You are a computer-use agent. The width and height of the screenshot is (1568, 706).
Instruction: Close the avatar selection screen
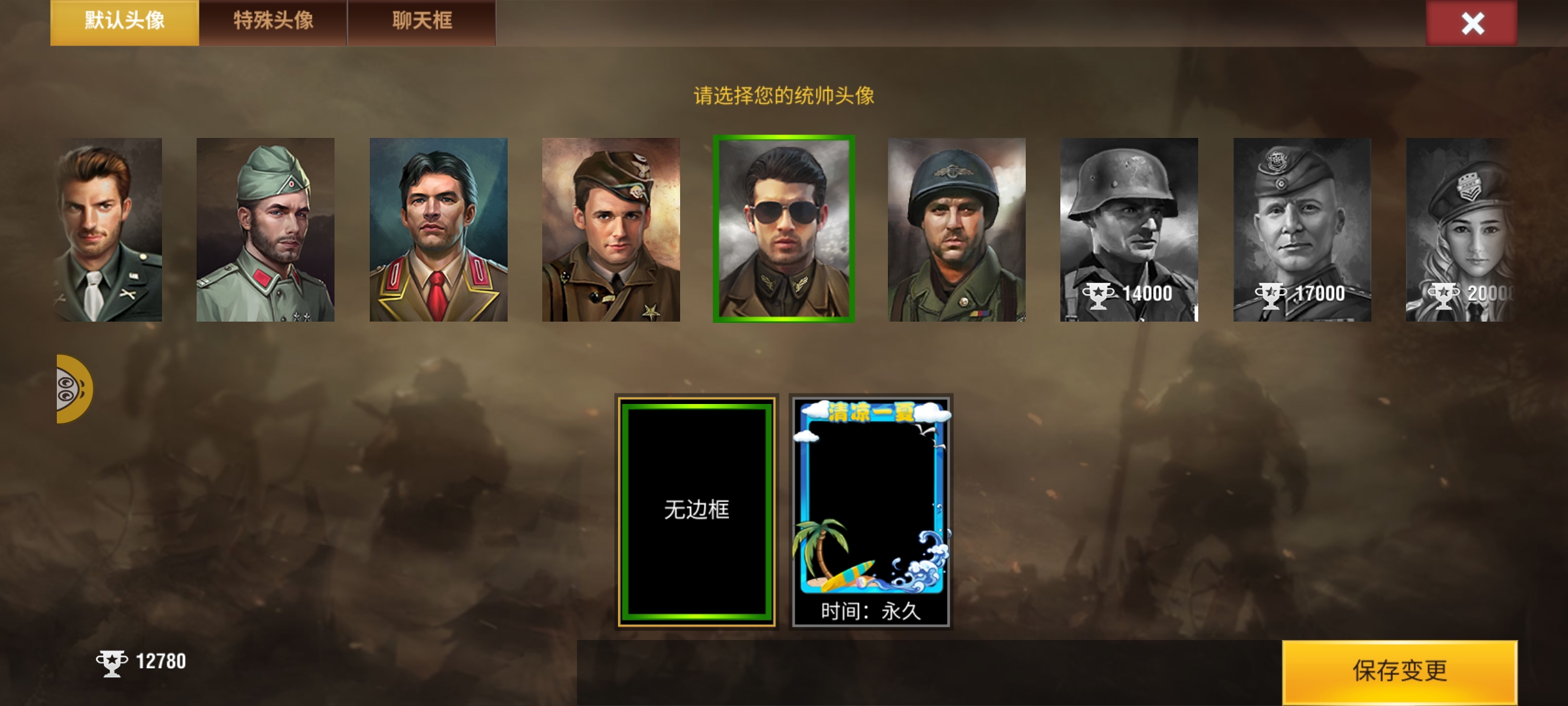pos(1473,23)
